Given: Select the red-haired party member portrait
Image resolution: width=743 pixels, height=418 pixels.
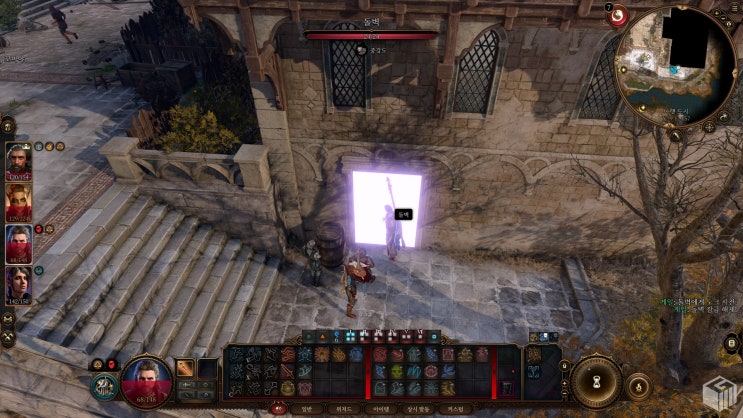Looking at the screenshot, I should (x=19, y=201).
